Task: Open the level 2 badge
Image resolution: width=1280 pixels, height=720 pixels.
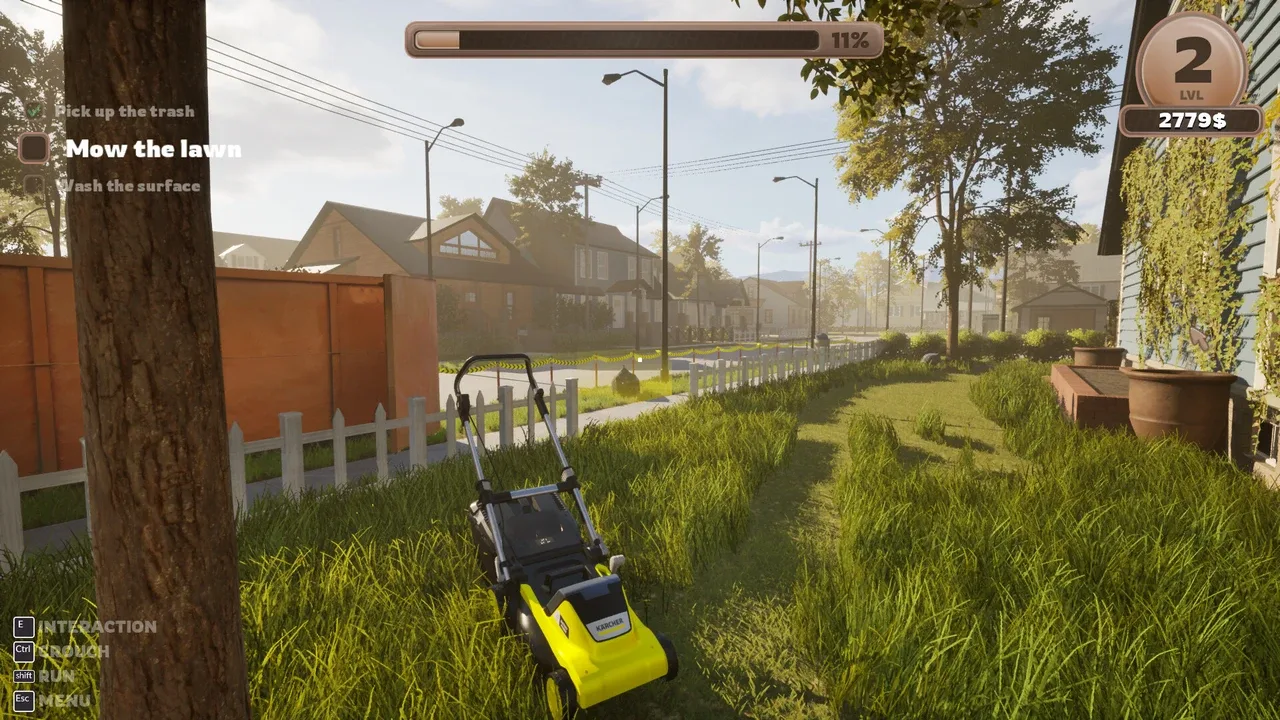Action: pyautogui.click(x=1192, y=64)
